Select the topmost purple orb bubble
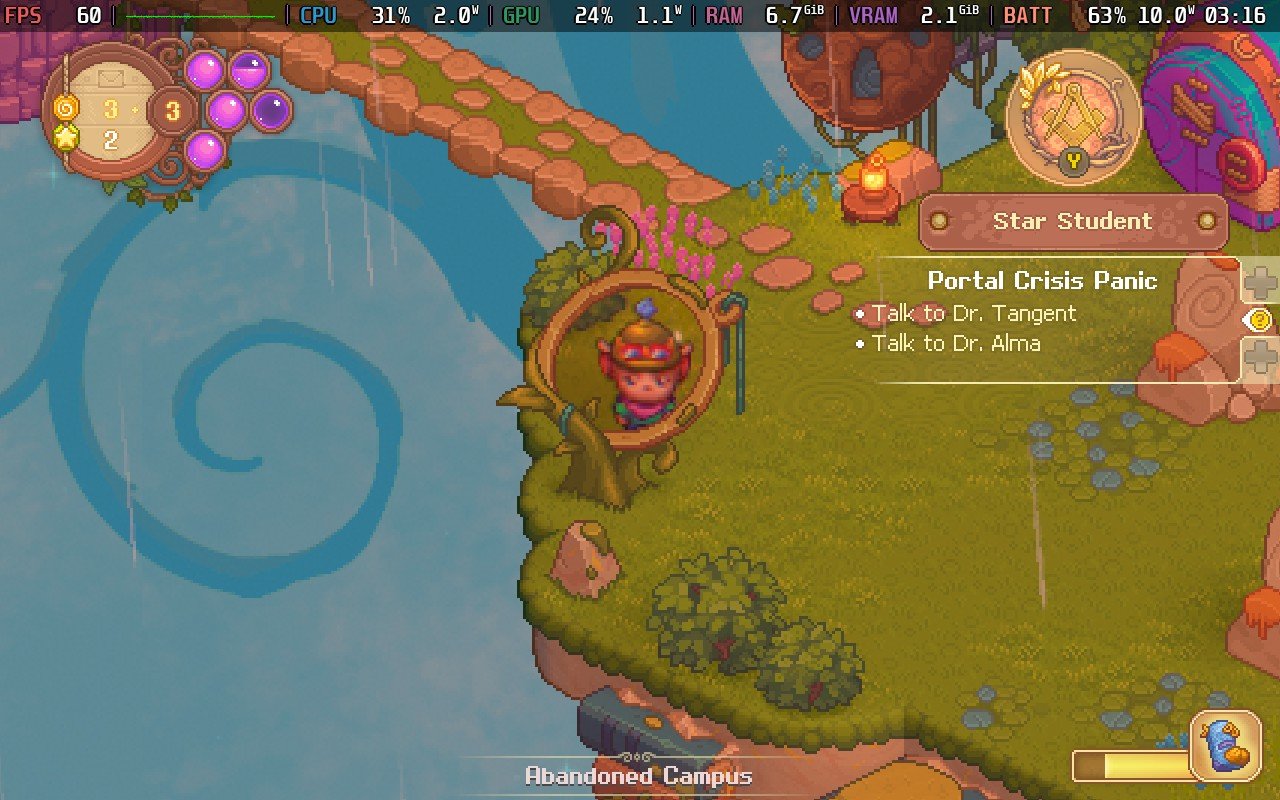The image size is (1280, 800). click(205, 69)
